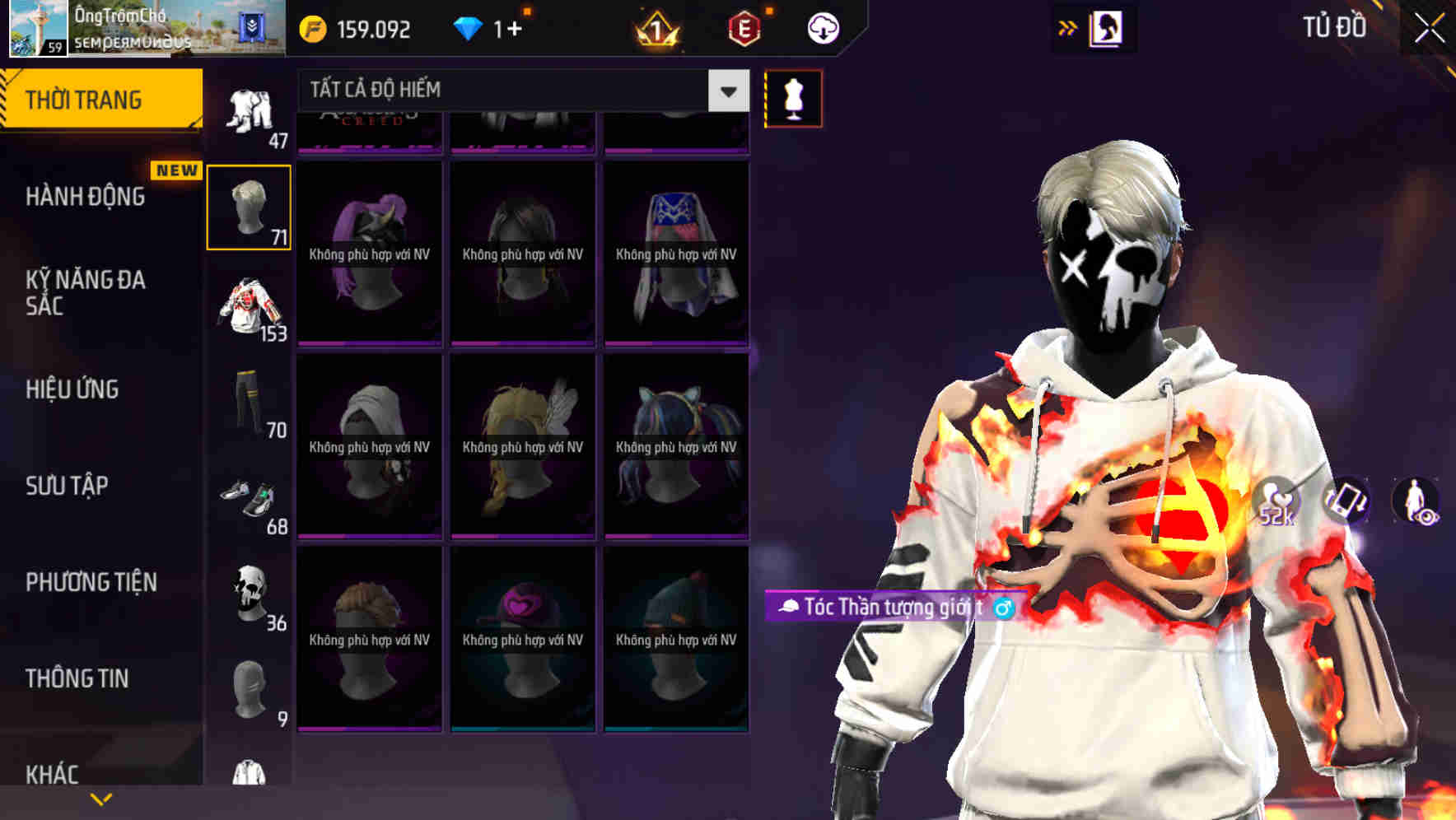
Task: Open the pants category with 70 items
Action: tap(249, 403)
